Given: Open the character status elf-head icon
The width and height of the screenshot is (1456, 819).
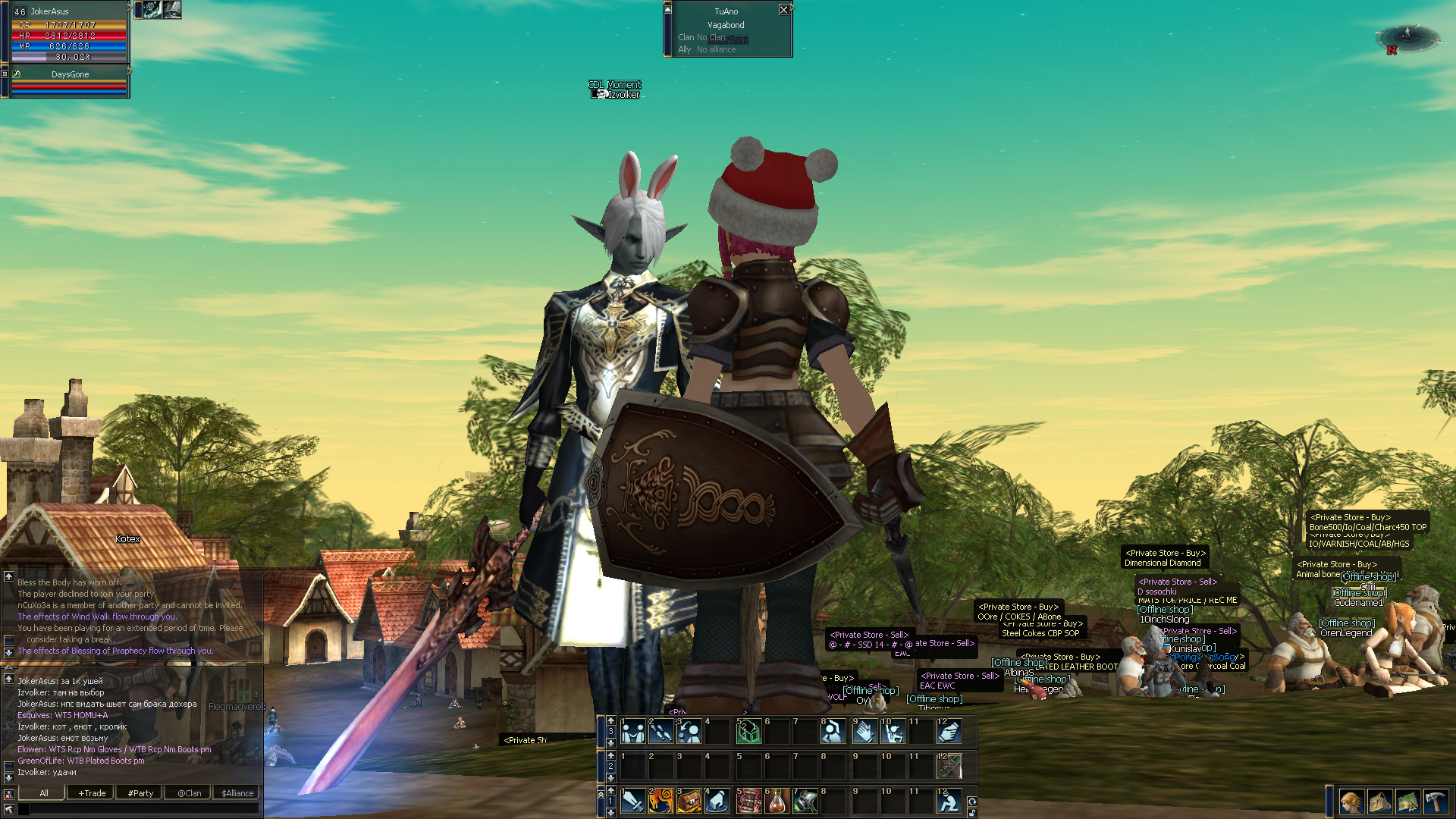Looking at the screenshot, I should coord(1351,802).
